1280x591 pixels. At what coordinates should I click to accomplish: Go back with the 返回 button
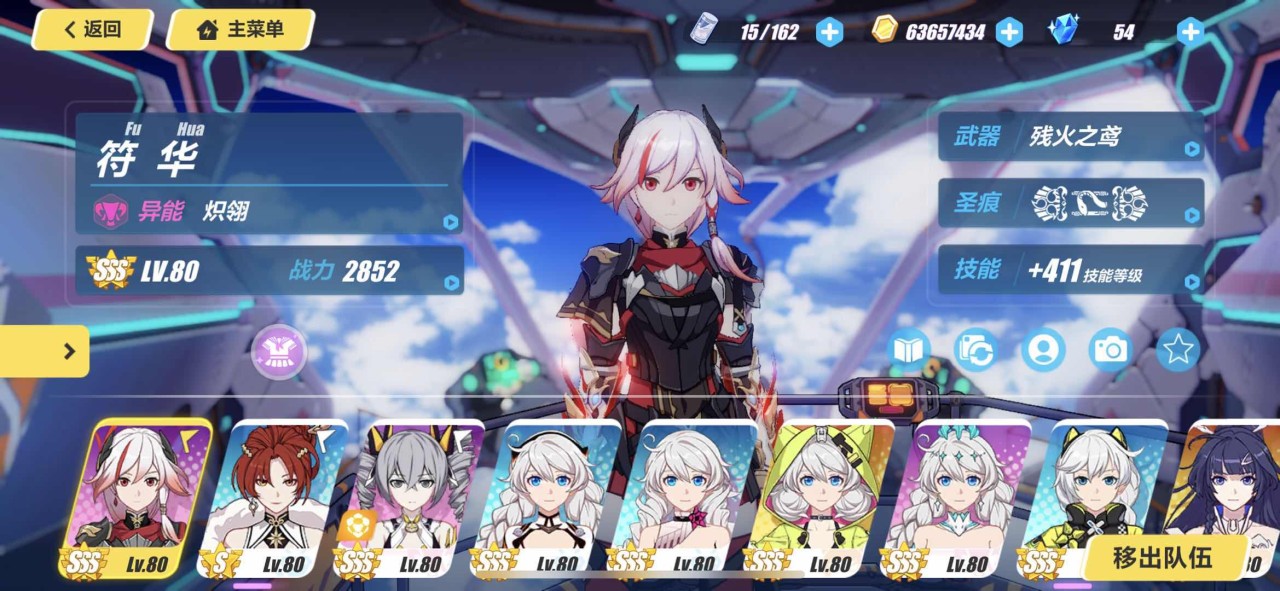pos(92,30)
